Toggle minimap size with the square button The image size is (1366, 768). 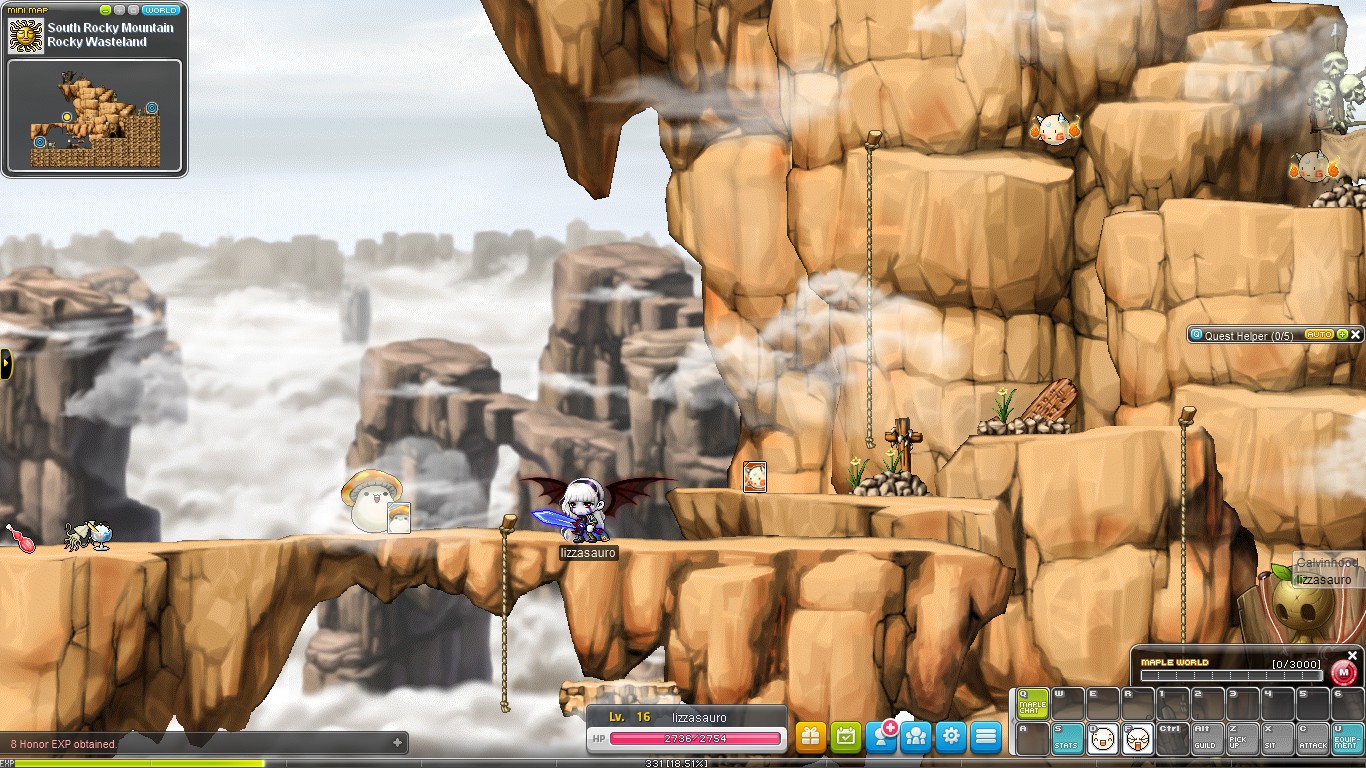(x=133, y=10)
